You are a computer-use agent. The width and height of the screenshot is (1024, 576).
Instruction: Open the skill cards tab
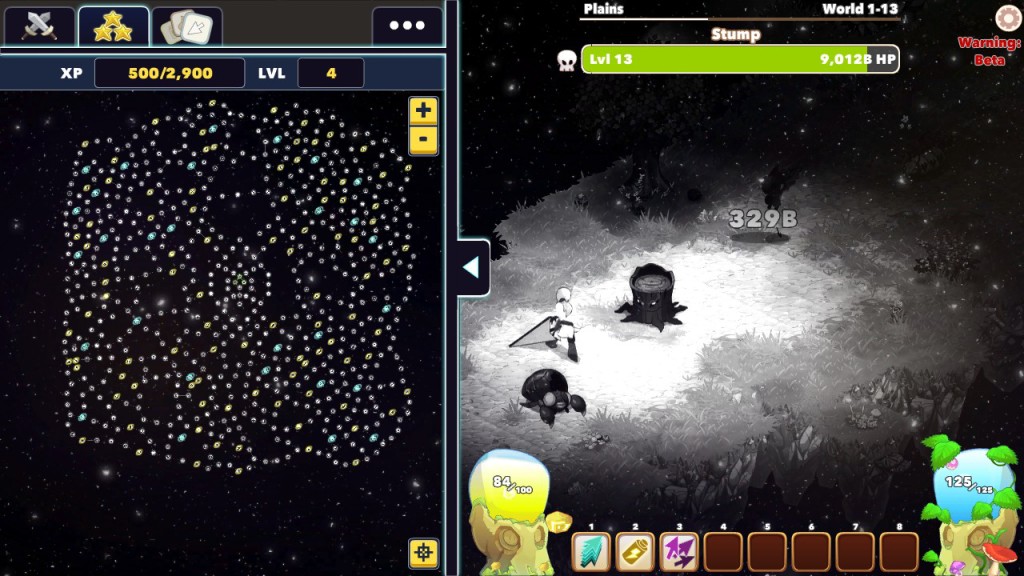187,26
